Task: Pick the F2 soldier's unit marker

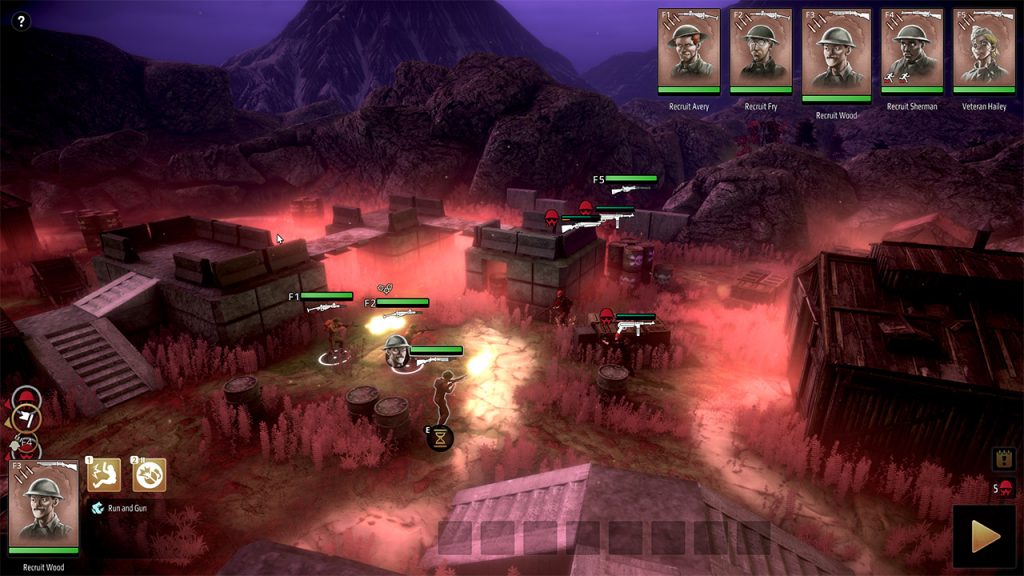Action: [398, 303]
